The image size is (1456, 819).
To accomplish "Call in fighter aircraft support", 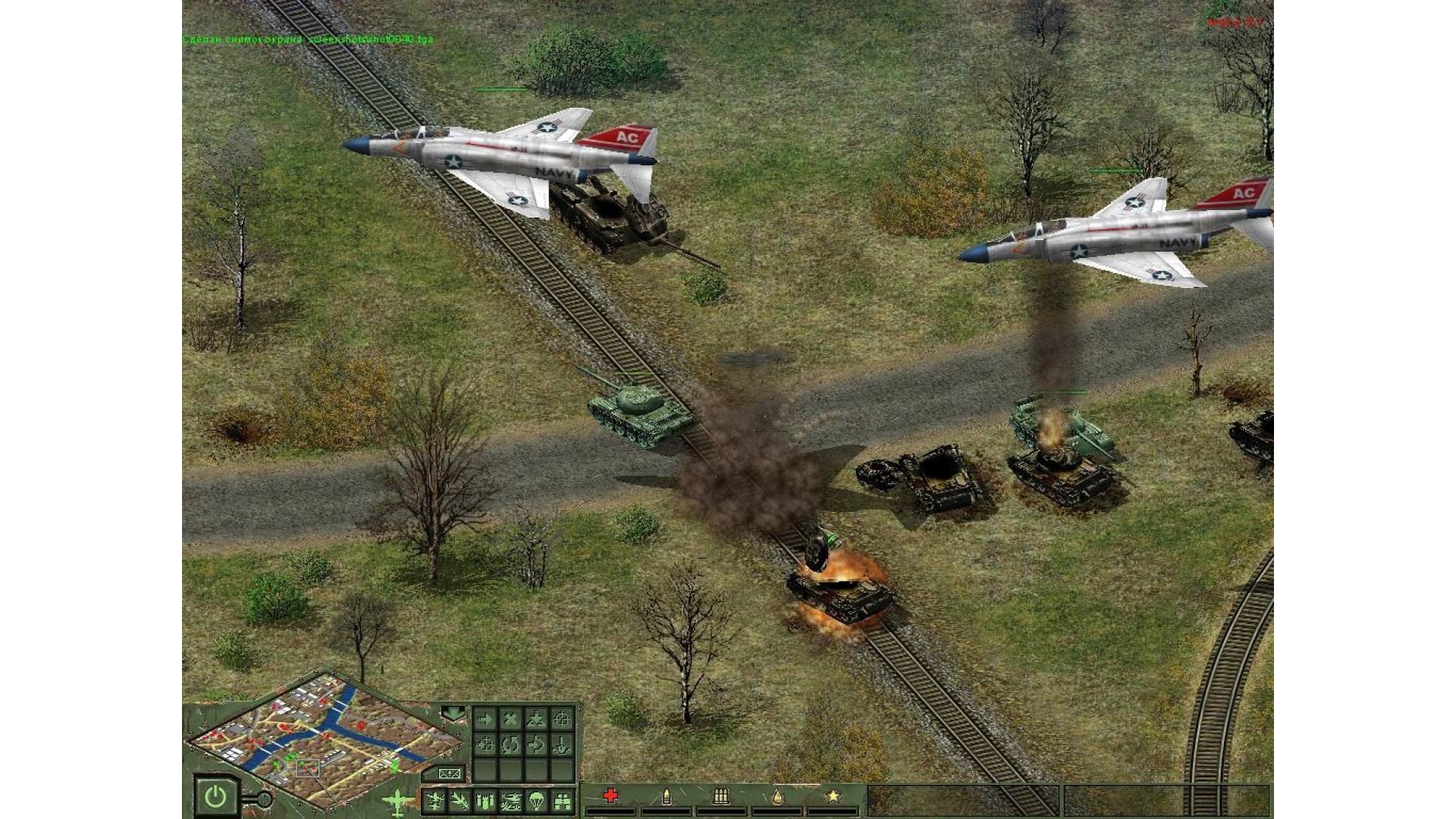I will [435, 800].
